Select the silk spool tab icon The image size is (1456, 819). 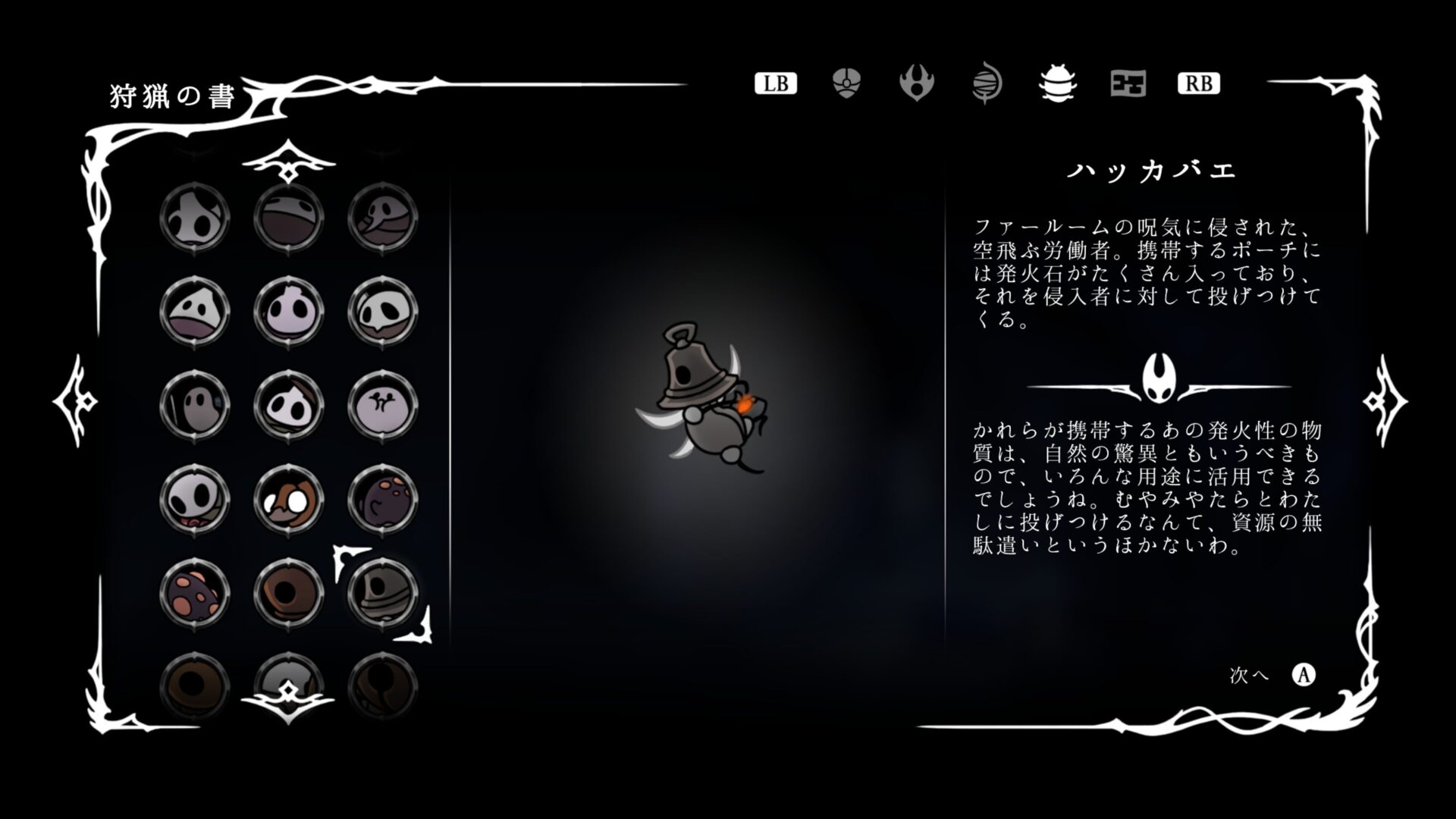coord(987,85)
